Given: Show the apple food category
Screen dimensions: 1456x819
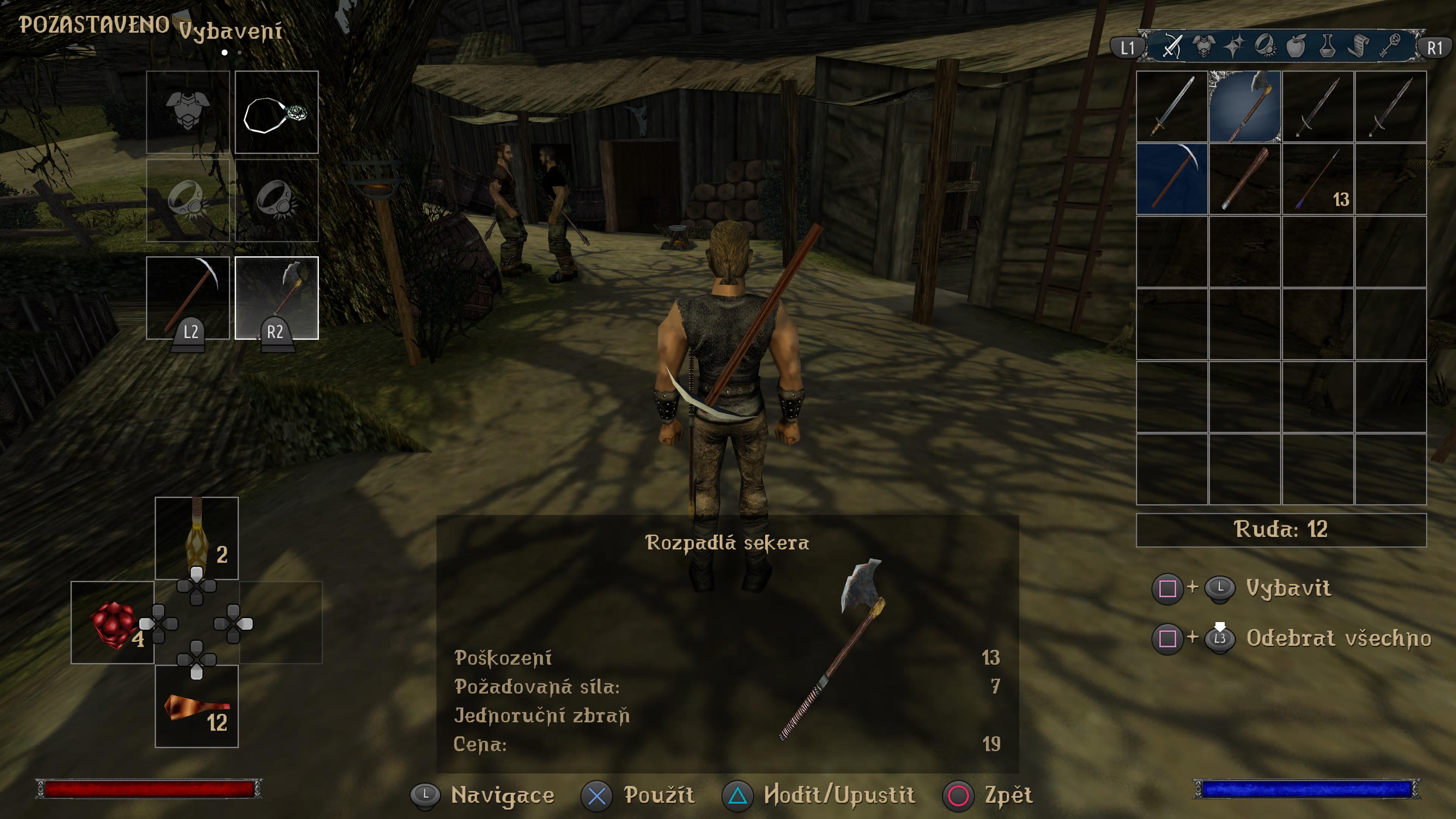Looking at the screenshot, I should pyautogui.click(x=1296, y=46).
